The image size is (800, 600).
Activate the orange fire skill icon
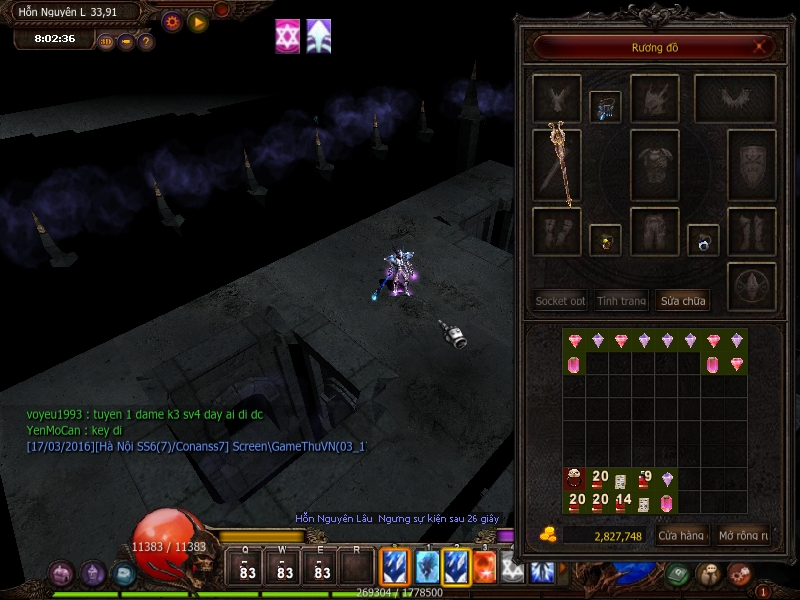(x=484, y=568)
